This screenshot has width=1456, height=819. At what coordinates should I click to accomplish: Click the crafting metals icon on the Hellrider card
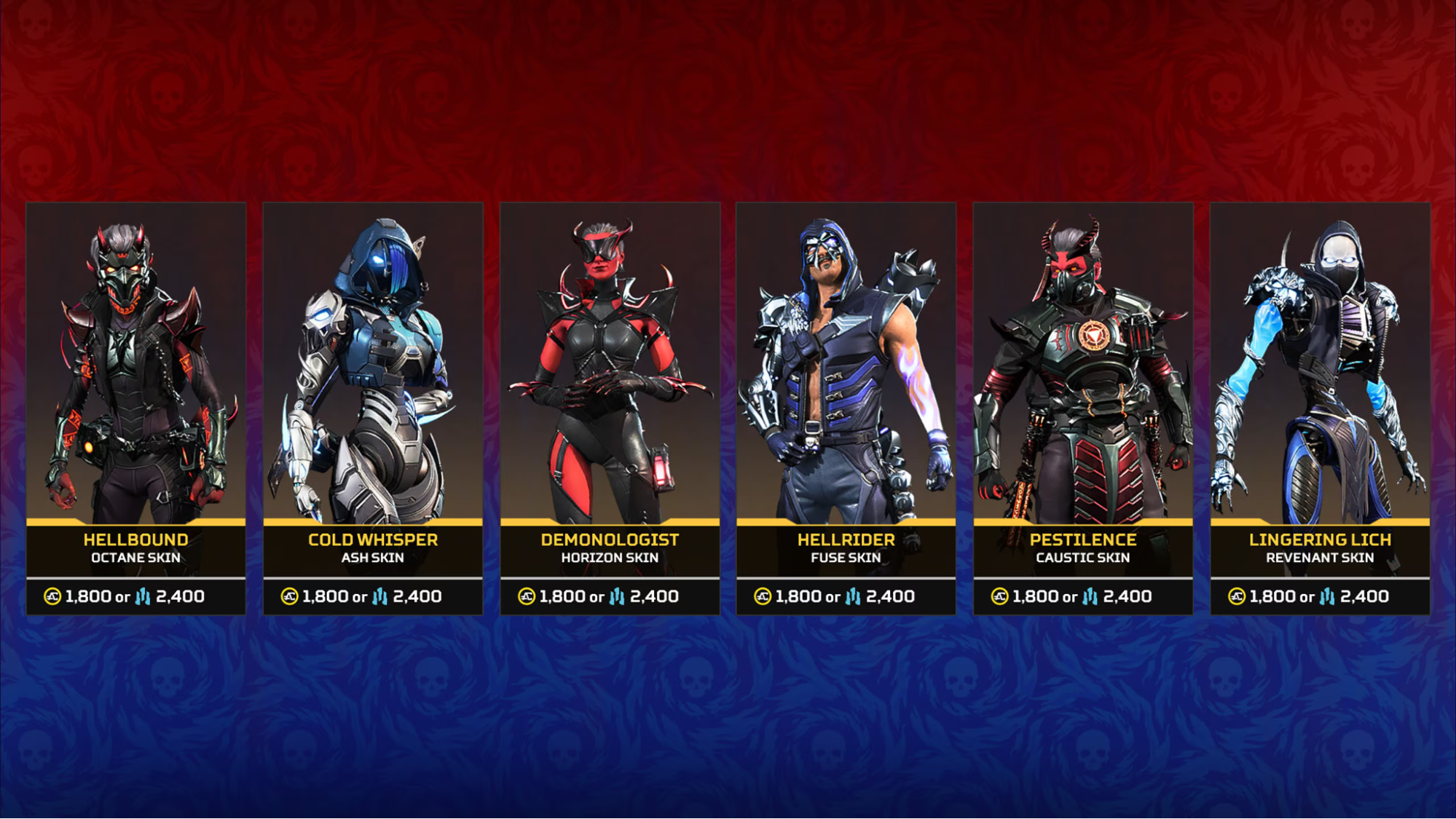coord(853,596)
